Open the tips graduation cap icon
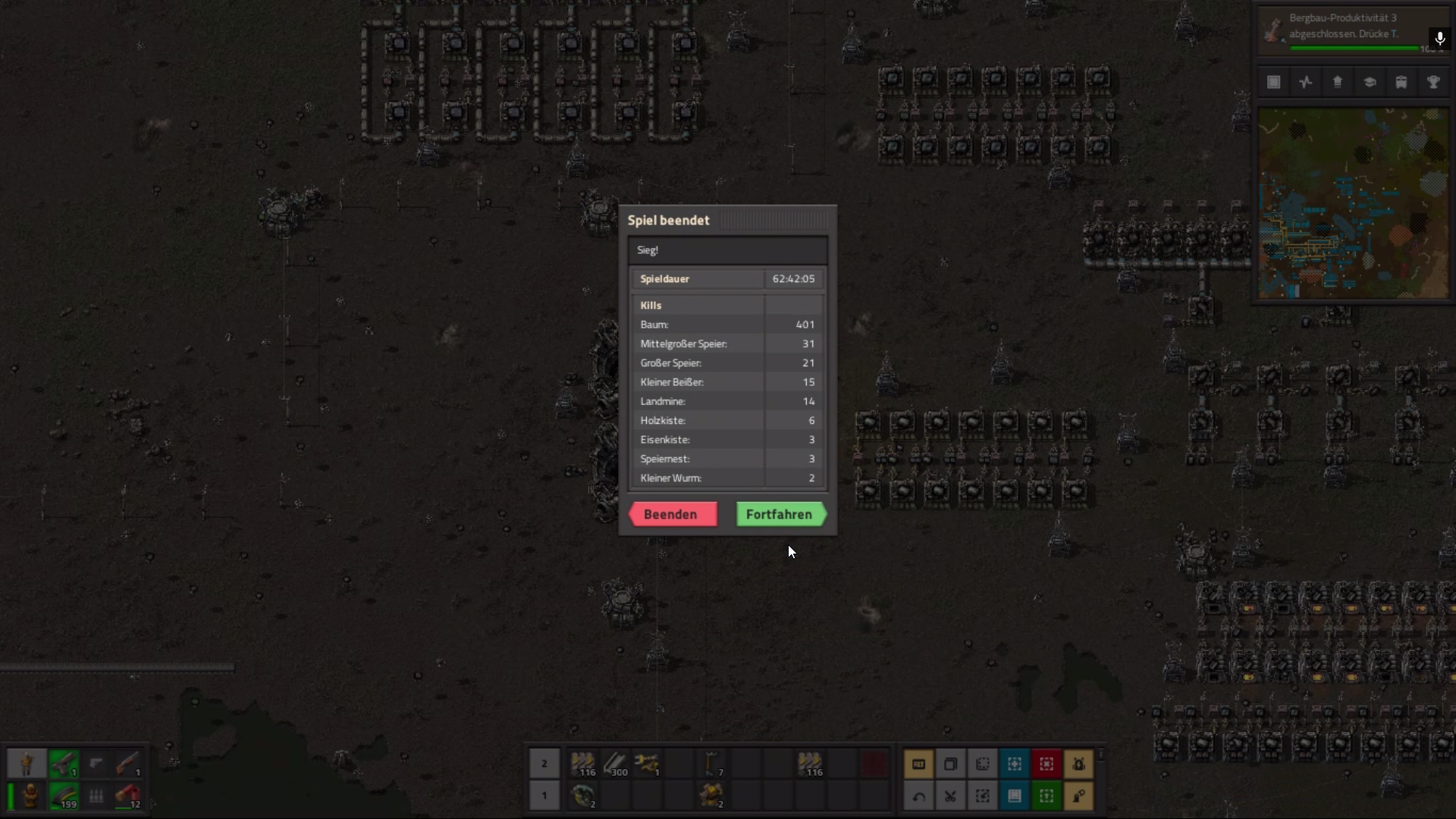Screen dimensions: 1456x819 coord(1370,83)
